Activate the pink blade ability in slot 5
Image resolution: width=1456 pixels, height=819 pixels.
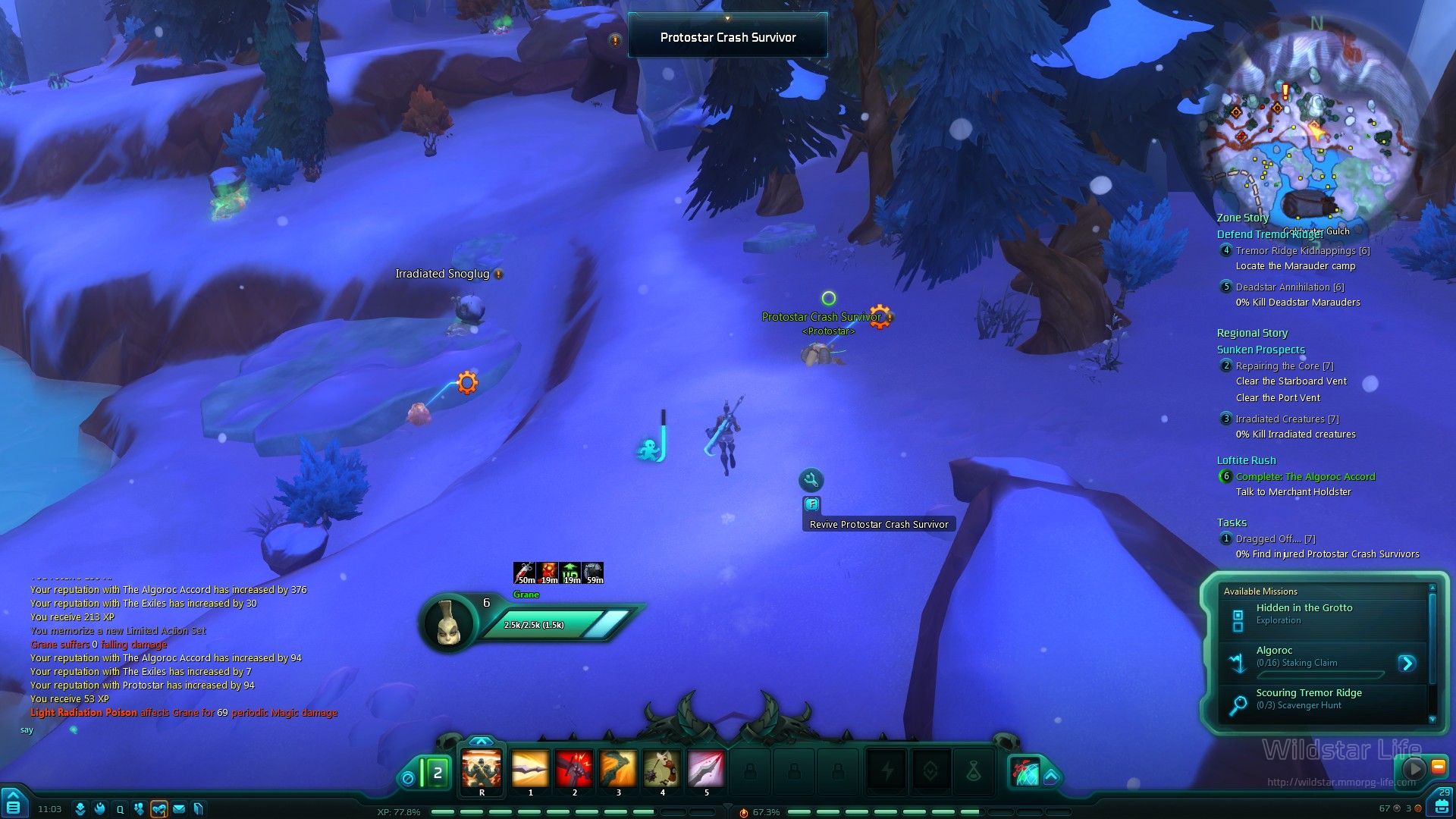tap(706, 769)
